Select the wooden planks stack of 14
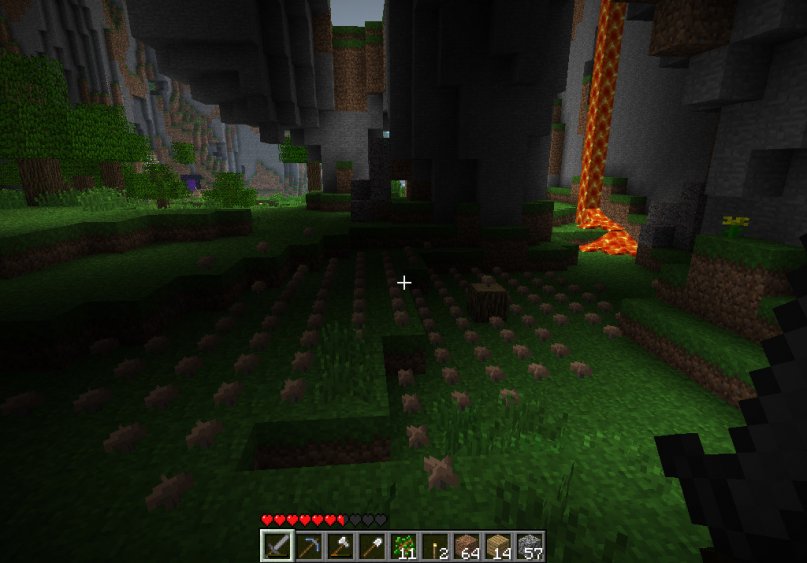This screenshot has height=563, width=807. tap(498, 547)
